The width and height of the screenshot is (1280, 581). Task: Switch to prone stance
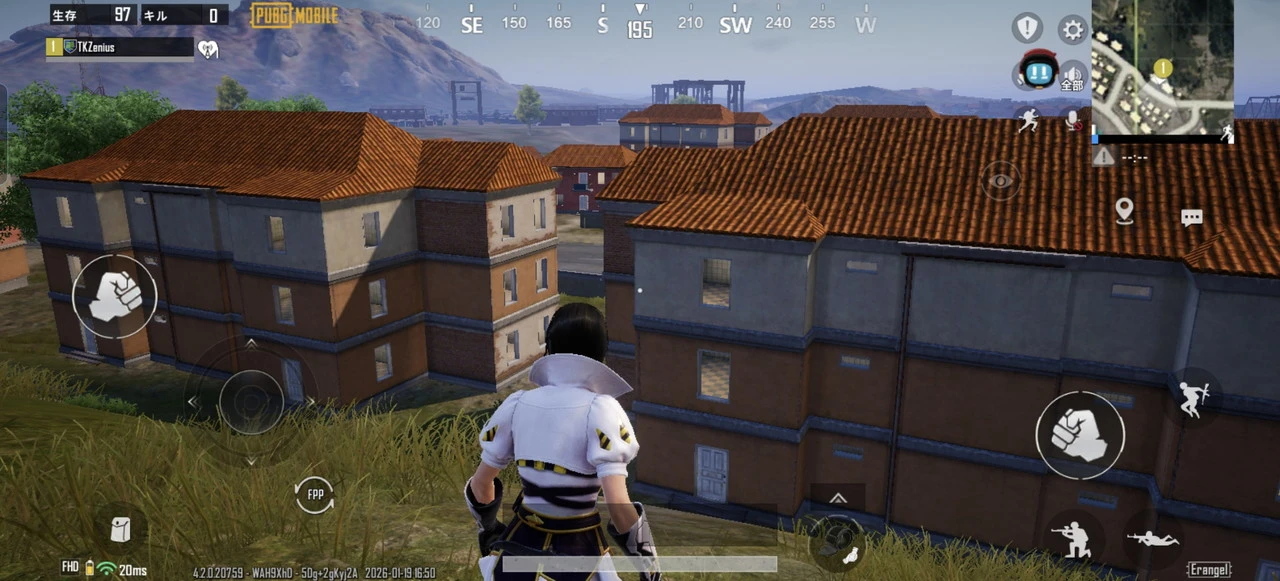[x=1153, y=540]
